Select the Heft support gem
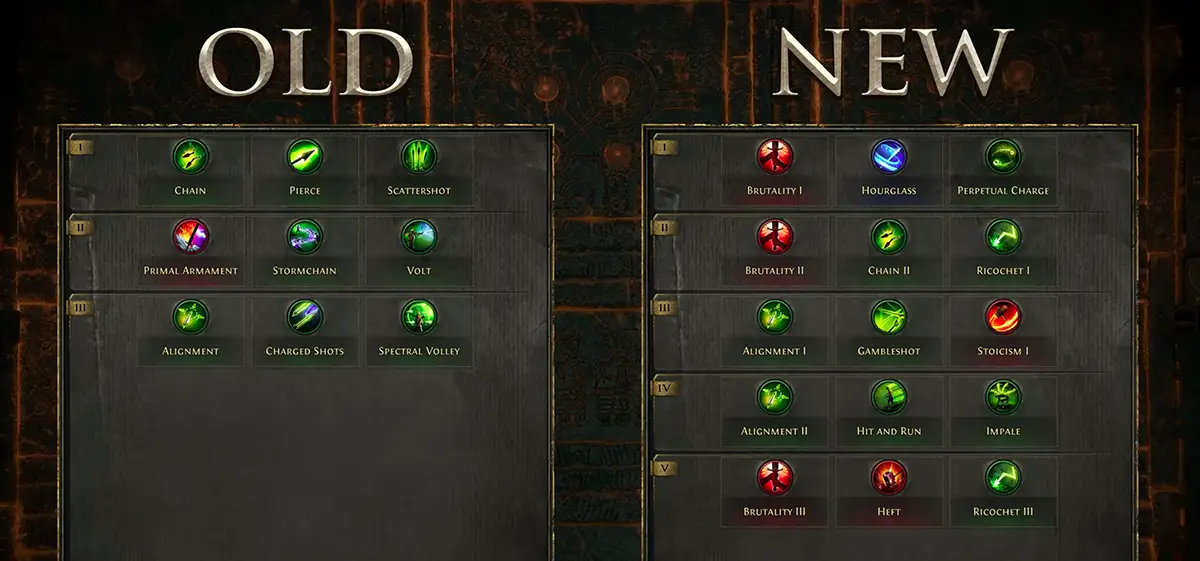This screenshot has height=561, width=1200. coord(888,478)
